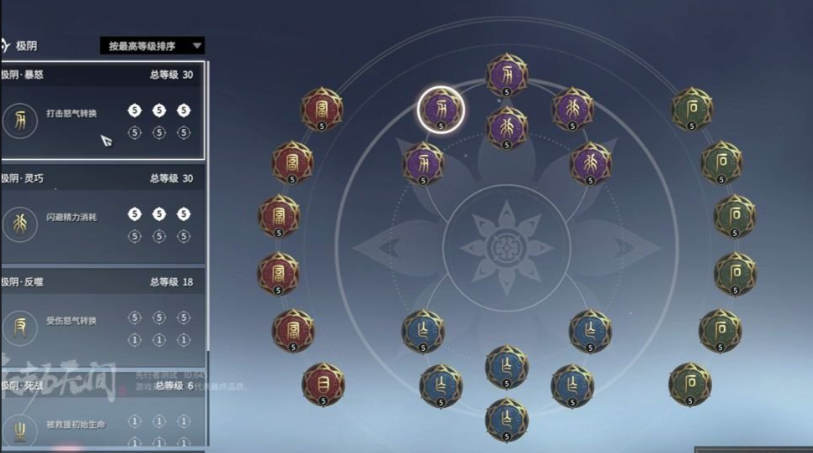Select the bottommost green glyph node
813x453 pixels.
[690, 382]
